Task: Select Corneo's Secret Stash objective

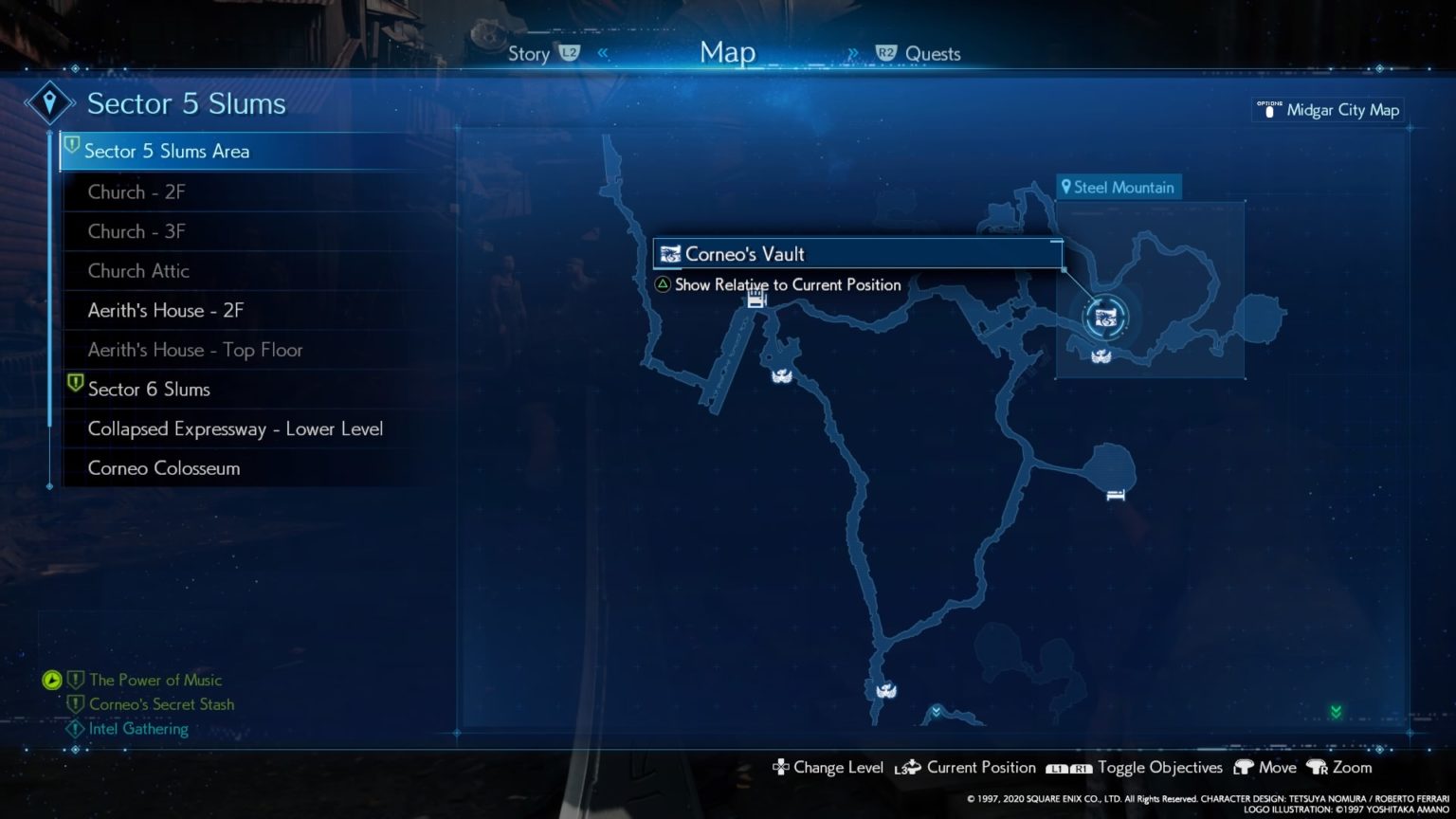Action: pyautogui.click(x=161, y=704)
